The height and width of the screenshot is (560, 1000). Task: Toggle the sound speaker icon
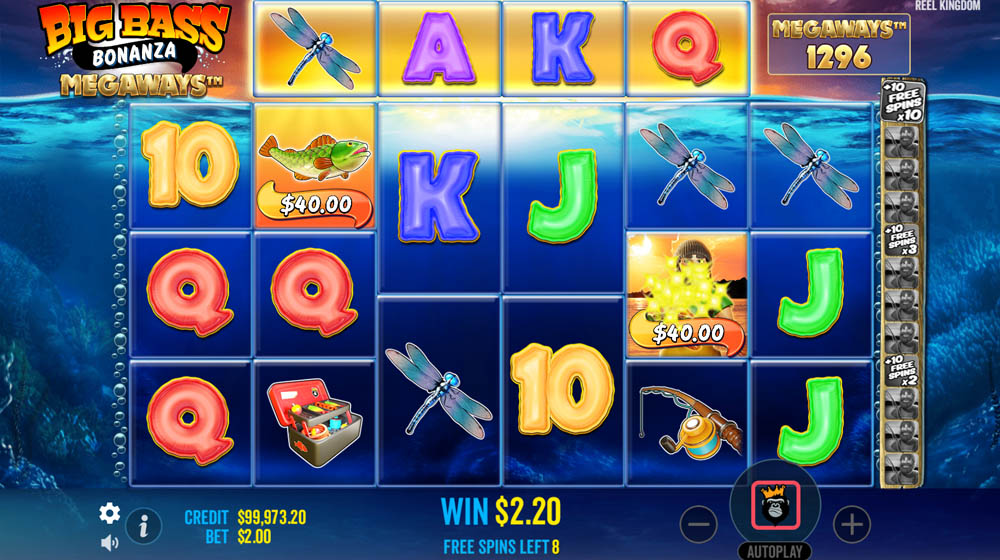click(109, 542)
